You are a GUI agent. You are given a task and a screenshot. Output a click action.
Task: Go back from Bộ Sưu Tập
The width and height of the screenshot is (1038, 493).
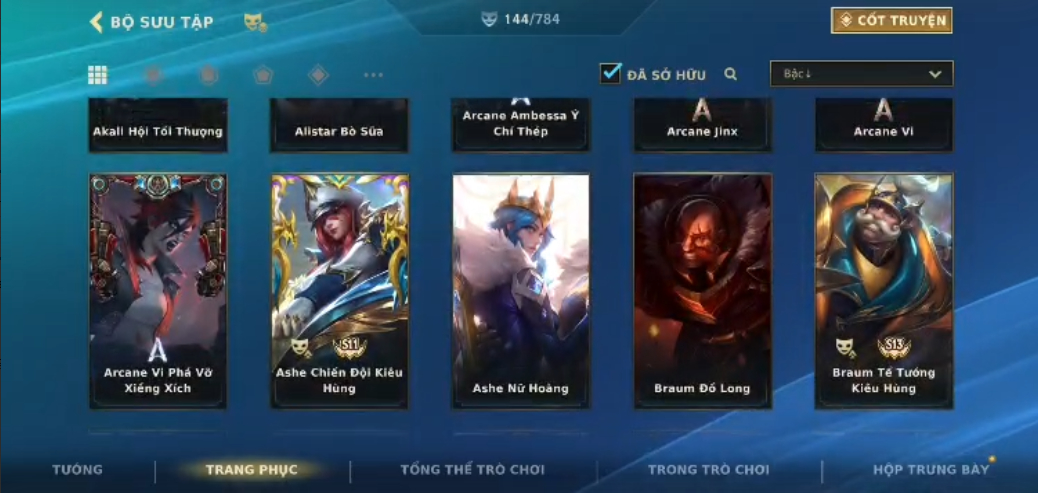point(97,22)
